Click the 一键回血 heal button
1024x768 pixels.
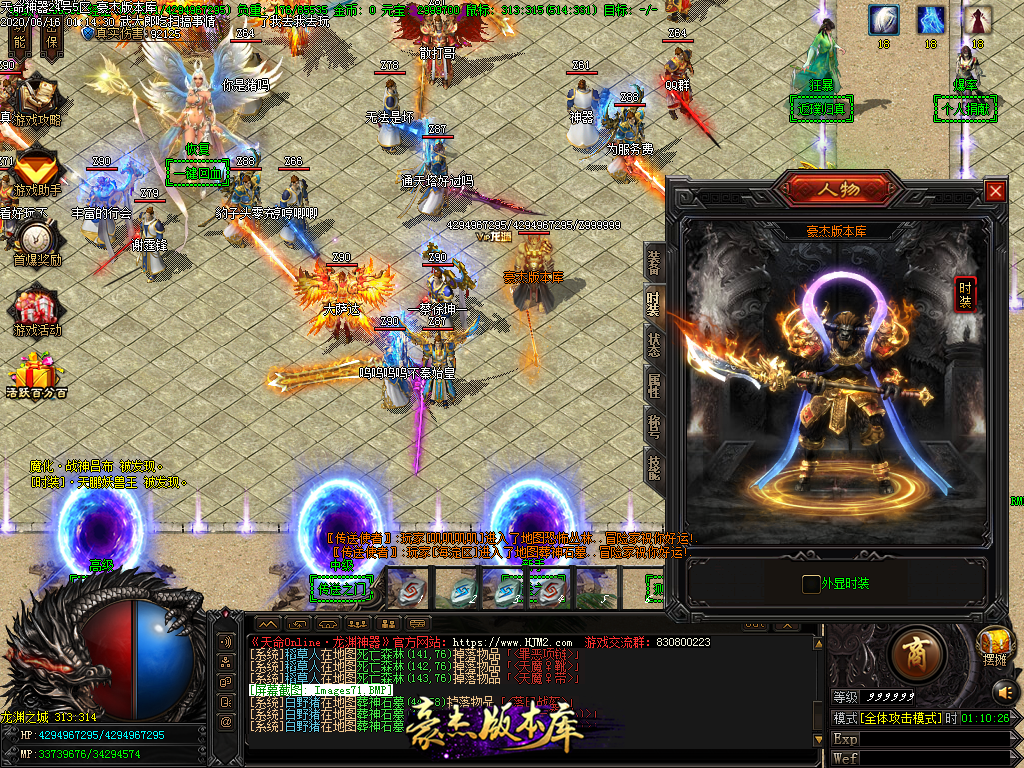click(x=197, y=172)
